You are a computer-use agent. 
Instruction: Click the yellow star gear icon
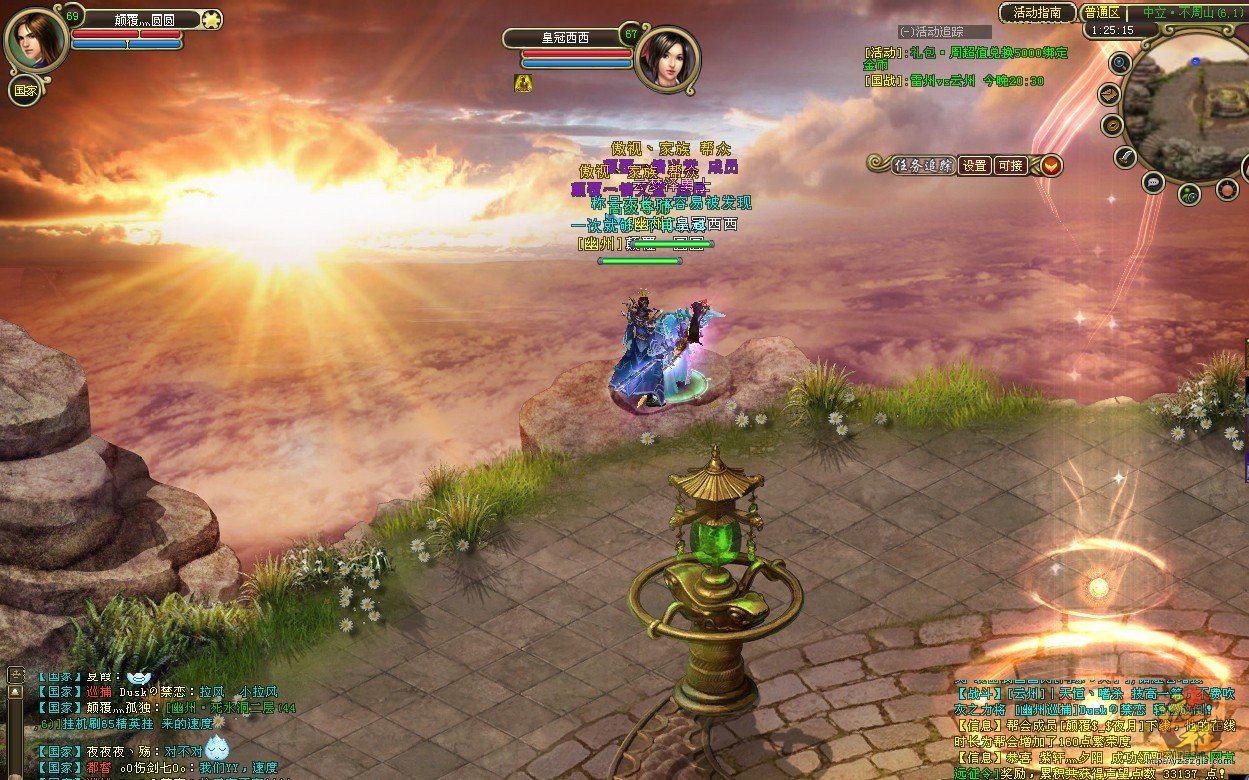(211, 19)
